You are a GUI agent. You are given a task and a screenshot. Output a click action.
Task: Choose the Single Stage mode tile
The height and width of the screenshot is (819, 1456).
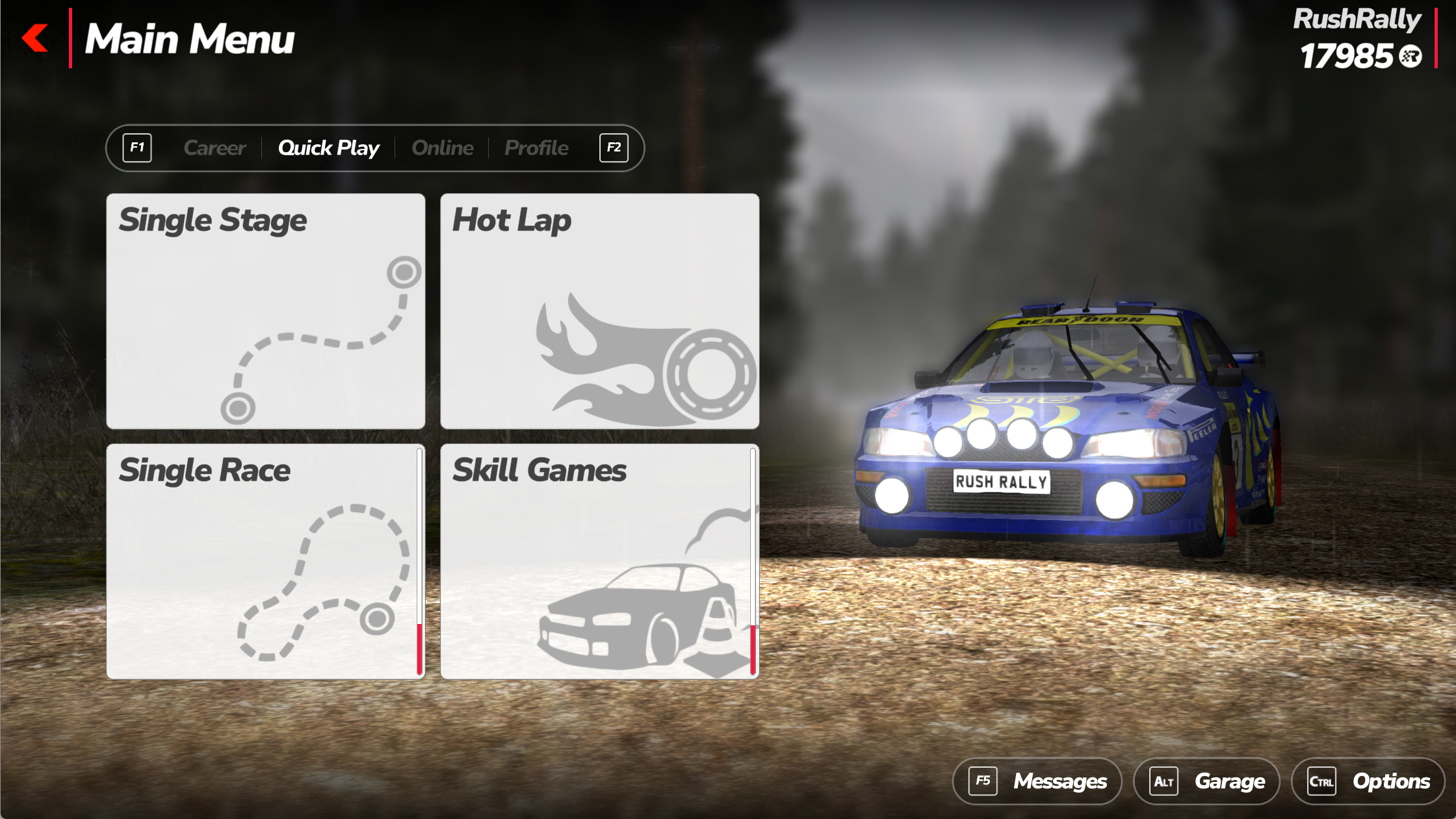pyautogui.click(x=265, y=311)
